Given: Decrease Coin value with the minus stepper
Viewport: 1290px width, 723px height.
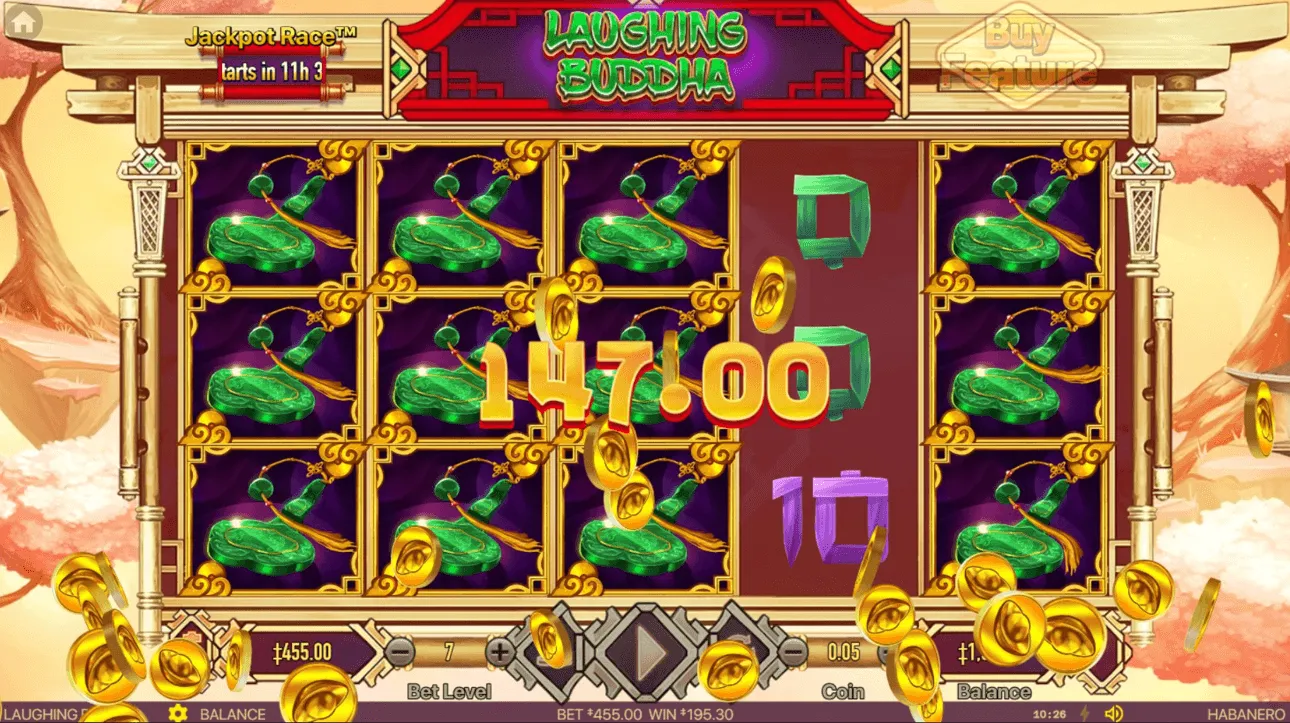Looking at the screenshot, I should [x=793, y=652].
